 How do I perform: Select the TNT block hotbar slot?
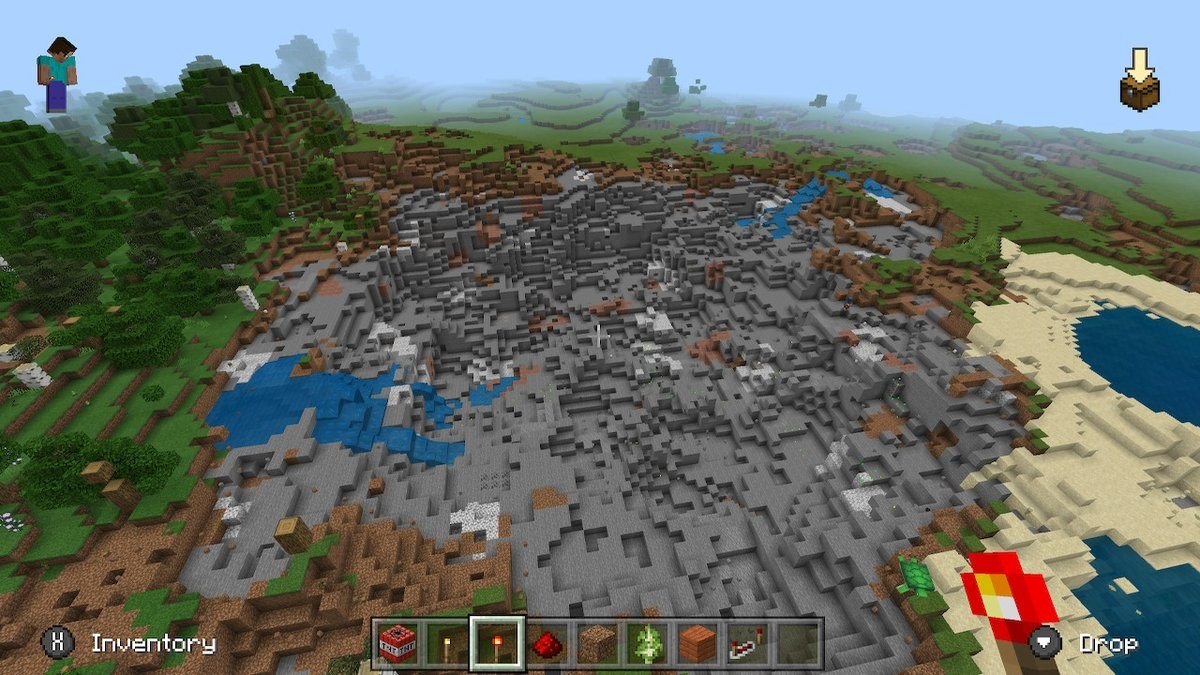pyautogui.click(x=398, y=643)
